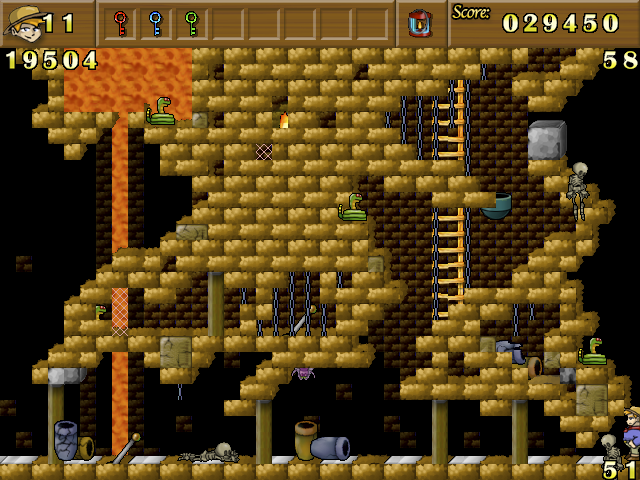Select the blue key slot
The image size is (640, 480).
[155, 22]
